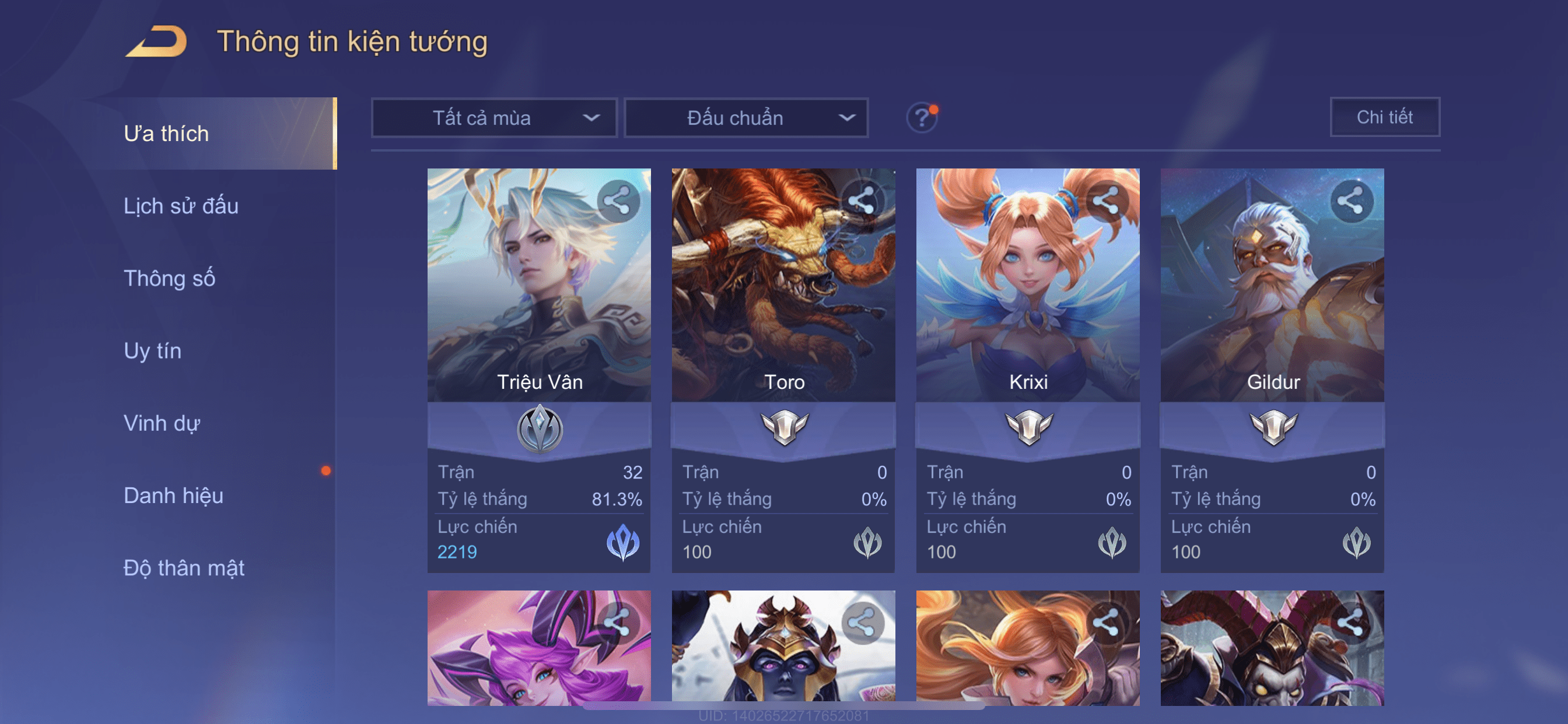This screenshot has width=1568, height=724.
Task: Switch to the Ưa thích tab
Action: 166,133
